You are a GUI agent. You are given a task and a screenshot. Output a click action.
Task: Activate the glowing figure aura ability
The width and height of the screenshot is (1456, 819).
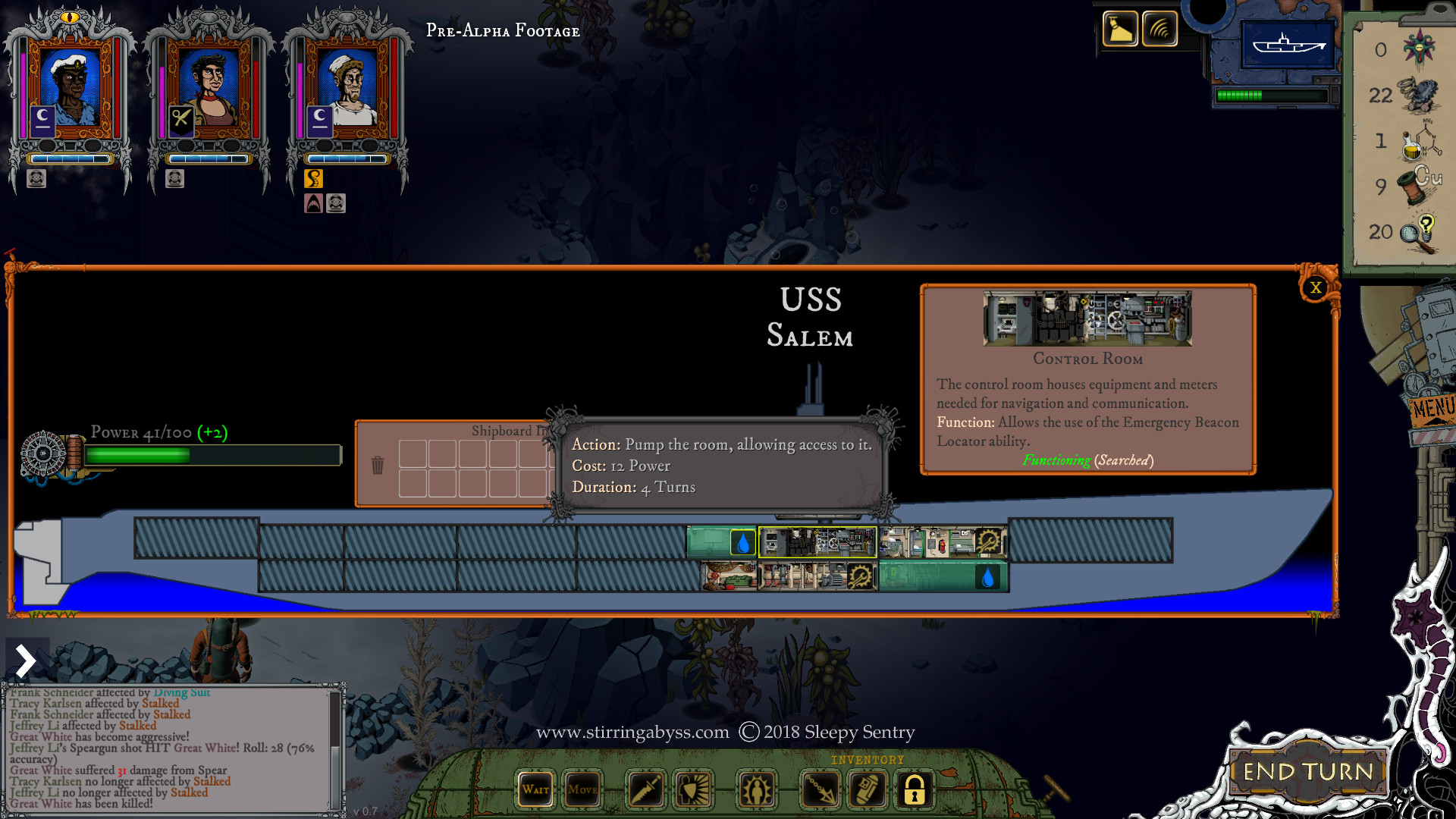756,789
